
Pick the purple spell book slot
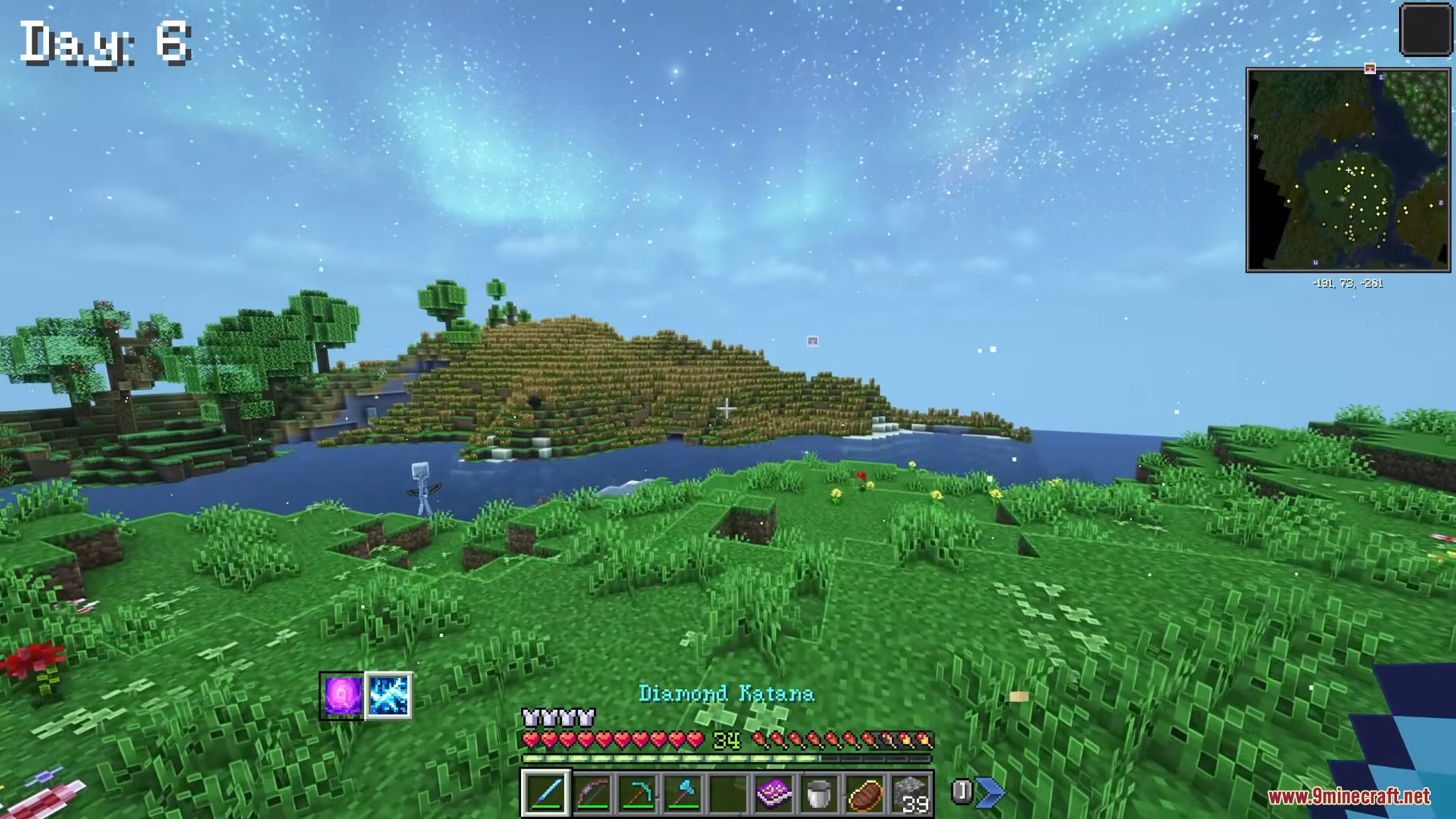tap(773, 793)
